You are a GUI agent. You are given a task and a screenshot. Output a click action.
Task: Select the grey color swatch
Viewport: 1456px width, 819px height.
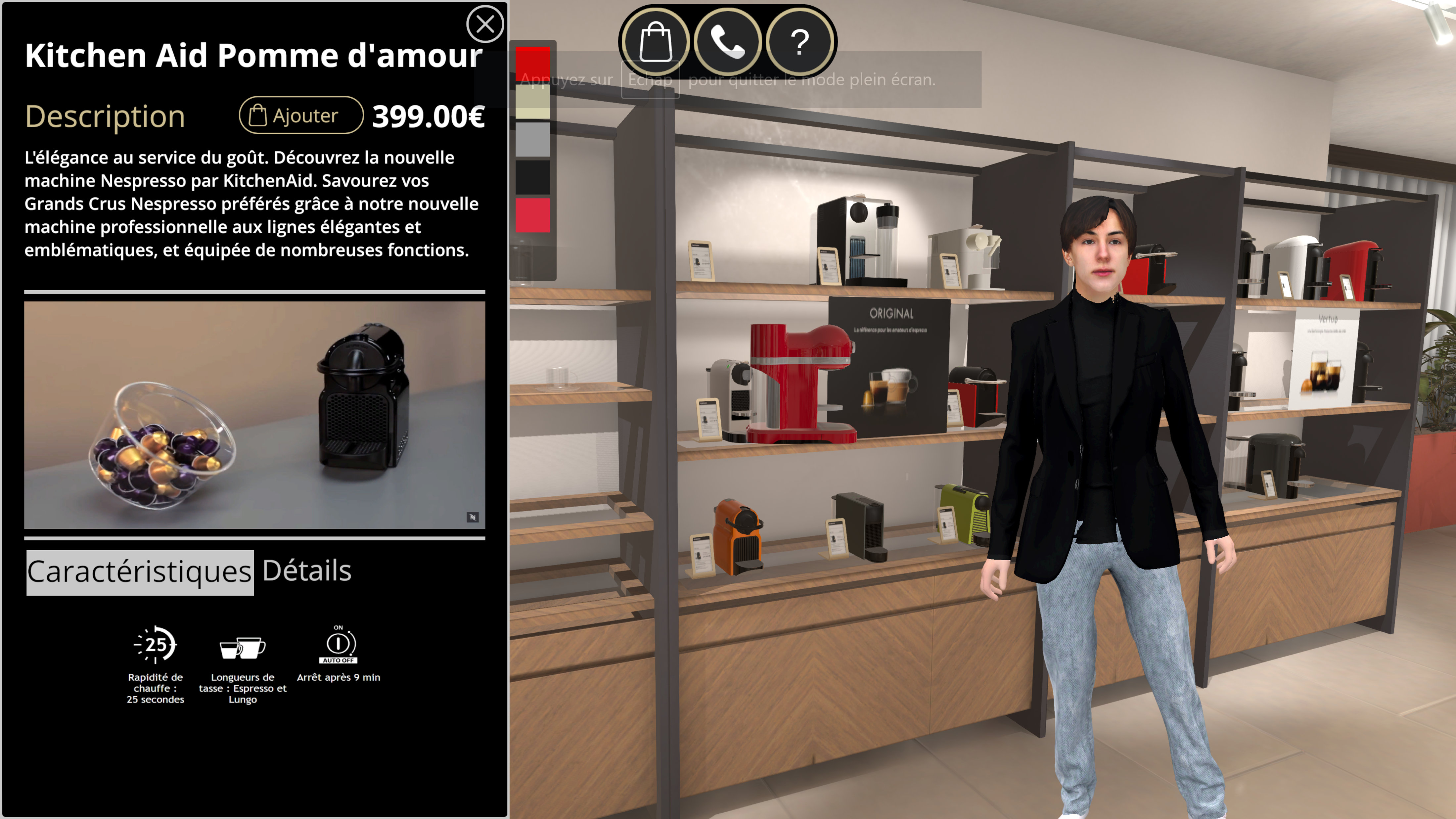coord(532,140)
